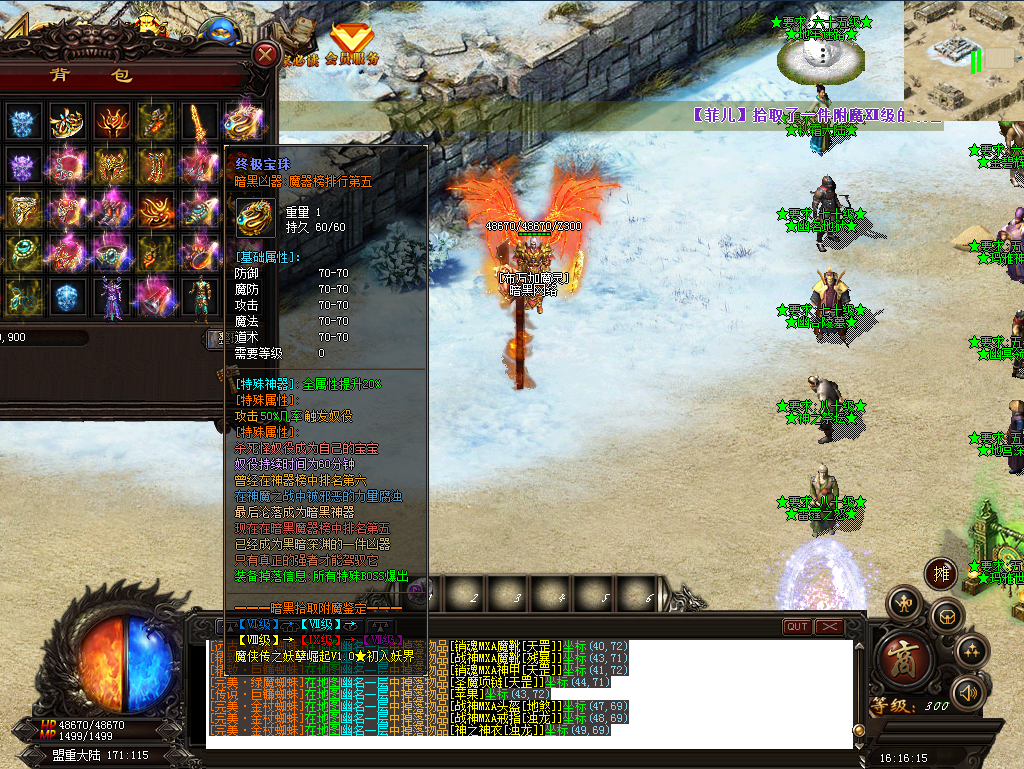Toggle sound with the speaker button
This screenshot has width=1024, height=769.
[968, 692]
